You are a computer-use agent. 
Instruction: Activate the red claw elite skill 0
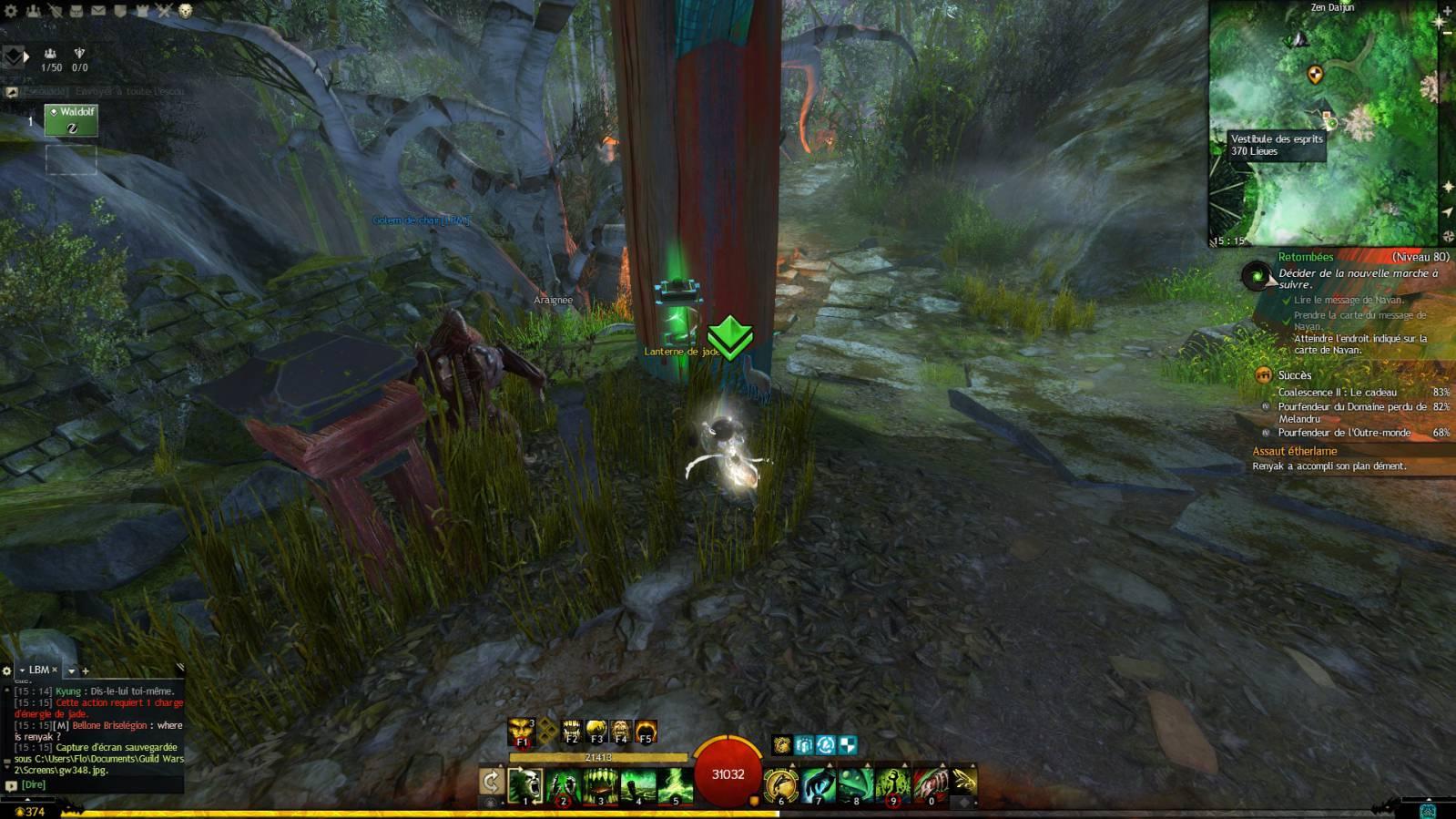point(930,784)
